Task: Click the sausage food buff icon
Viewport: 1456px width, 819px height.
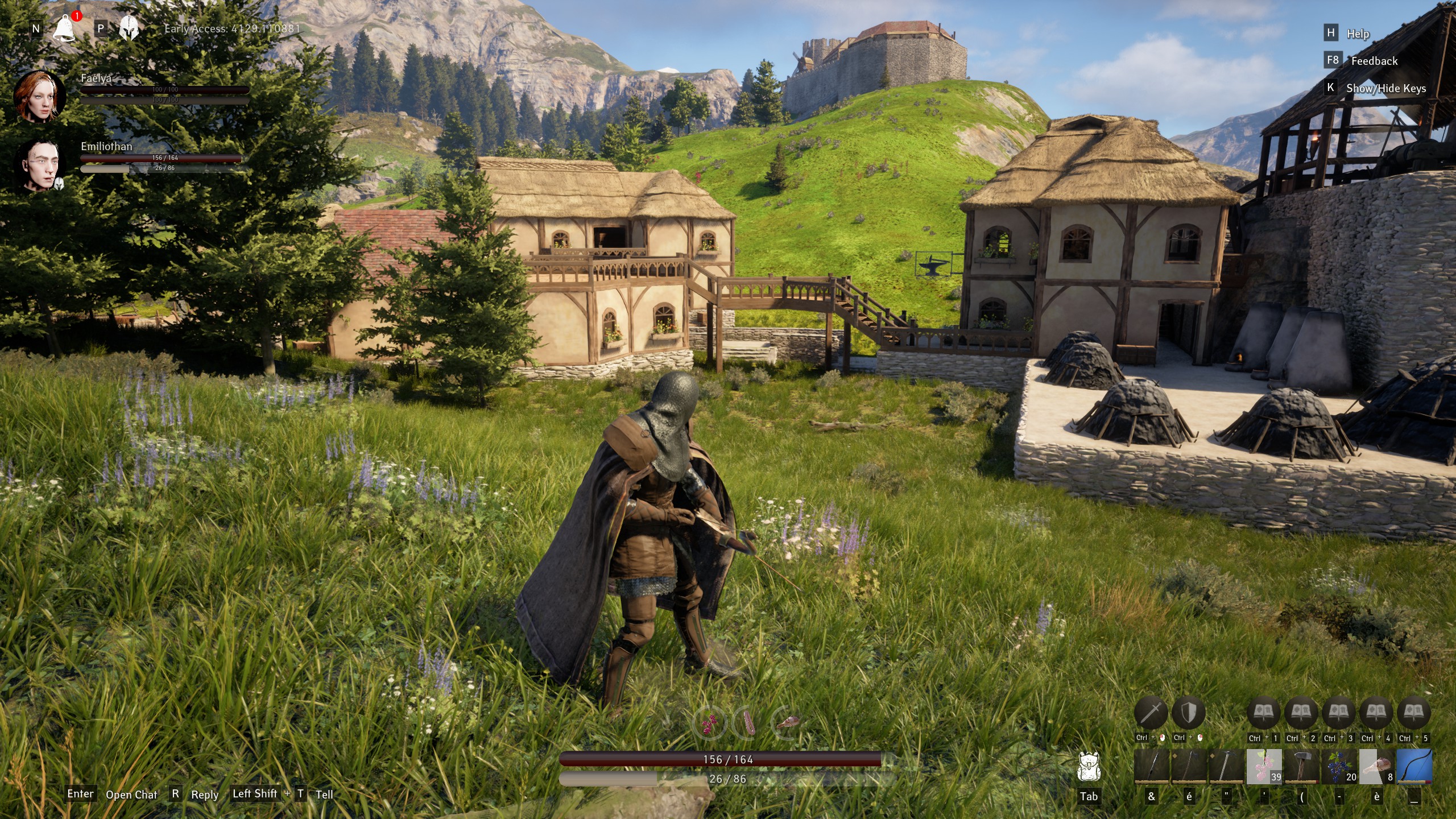Action: point(748,723)
